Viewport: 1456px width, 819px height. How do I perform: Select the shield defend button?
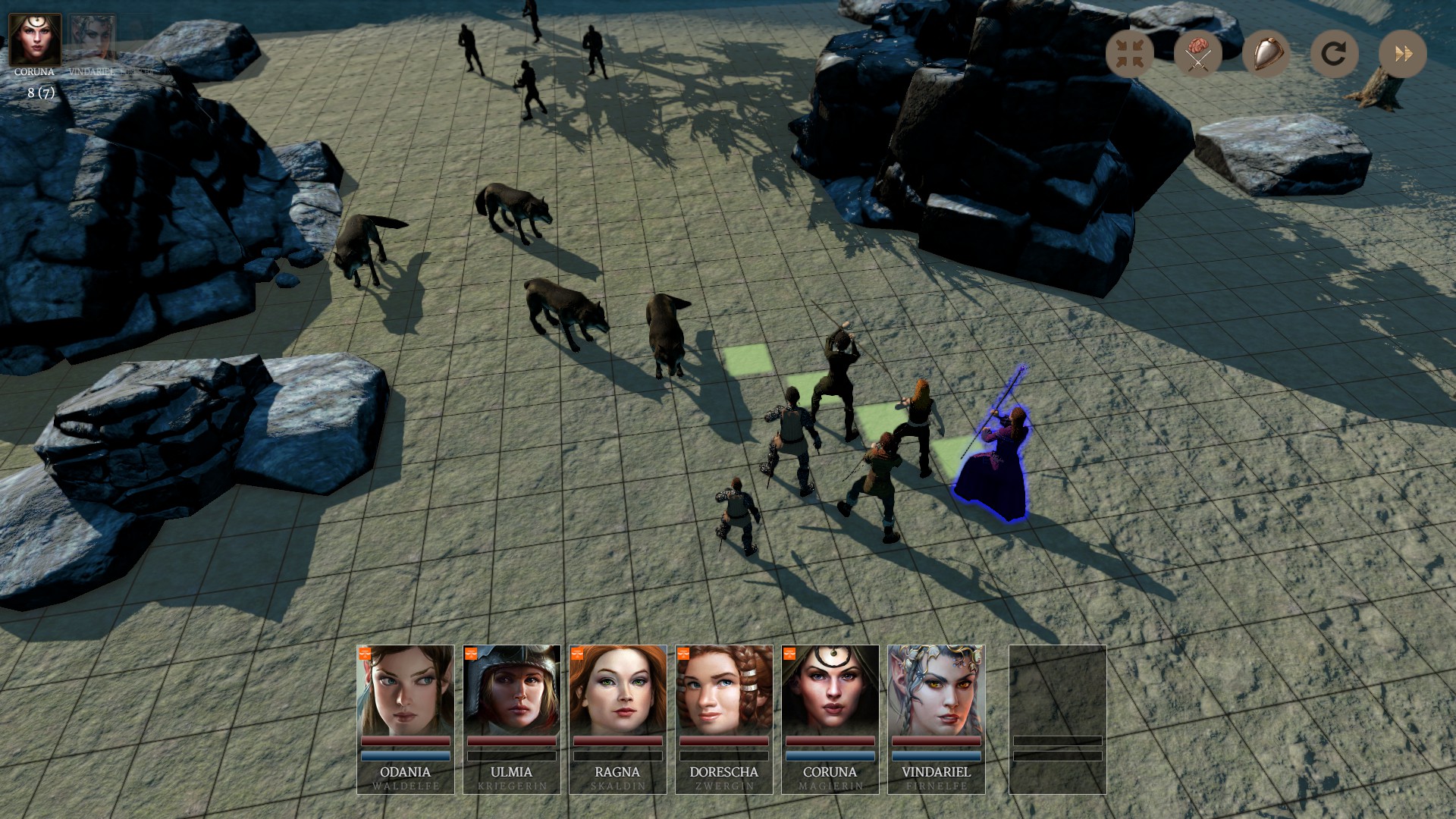point(1266,54)
